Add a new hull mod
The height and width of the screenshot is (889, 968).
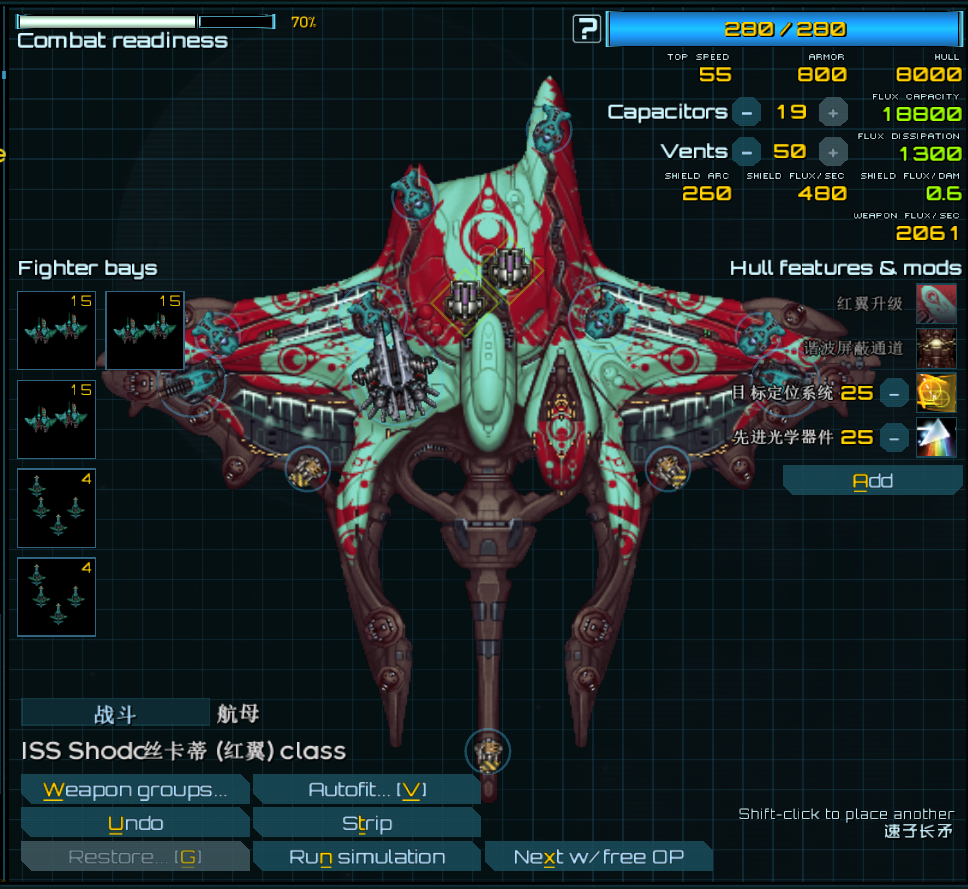click(872, 481)
